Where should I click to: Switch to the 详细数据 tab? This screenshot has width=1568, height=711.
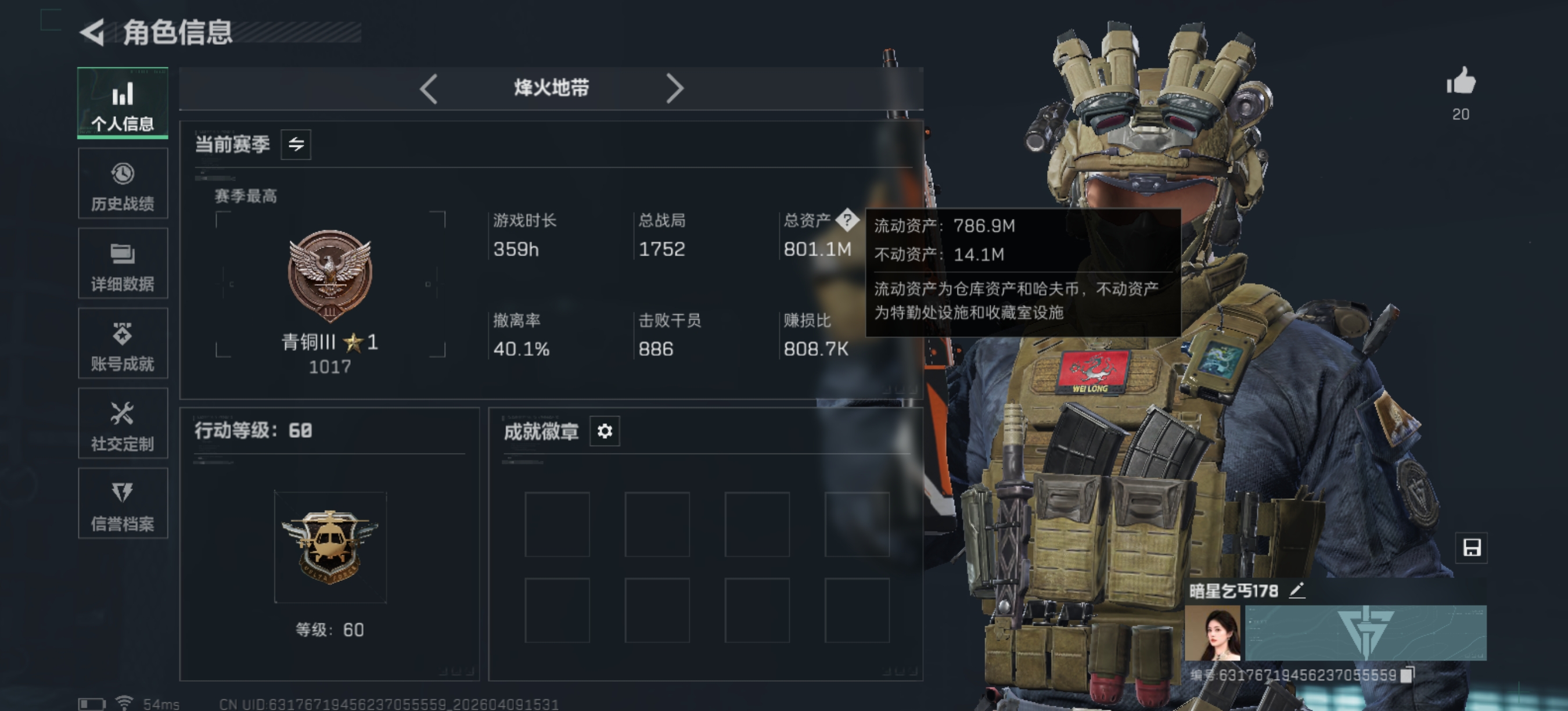pos(123,264)
